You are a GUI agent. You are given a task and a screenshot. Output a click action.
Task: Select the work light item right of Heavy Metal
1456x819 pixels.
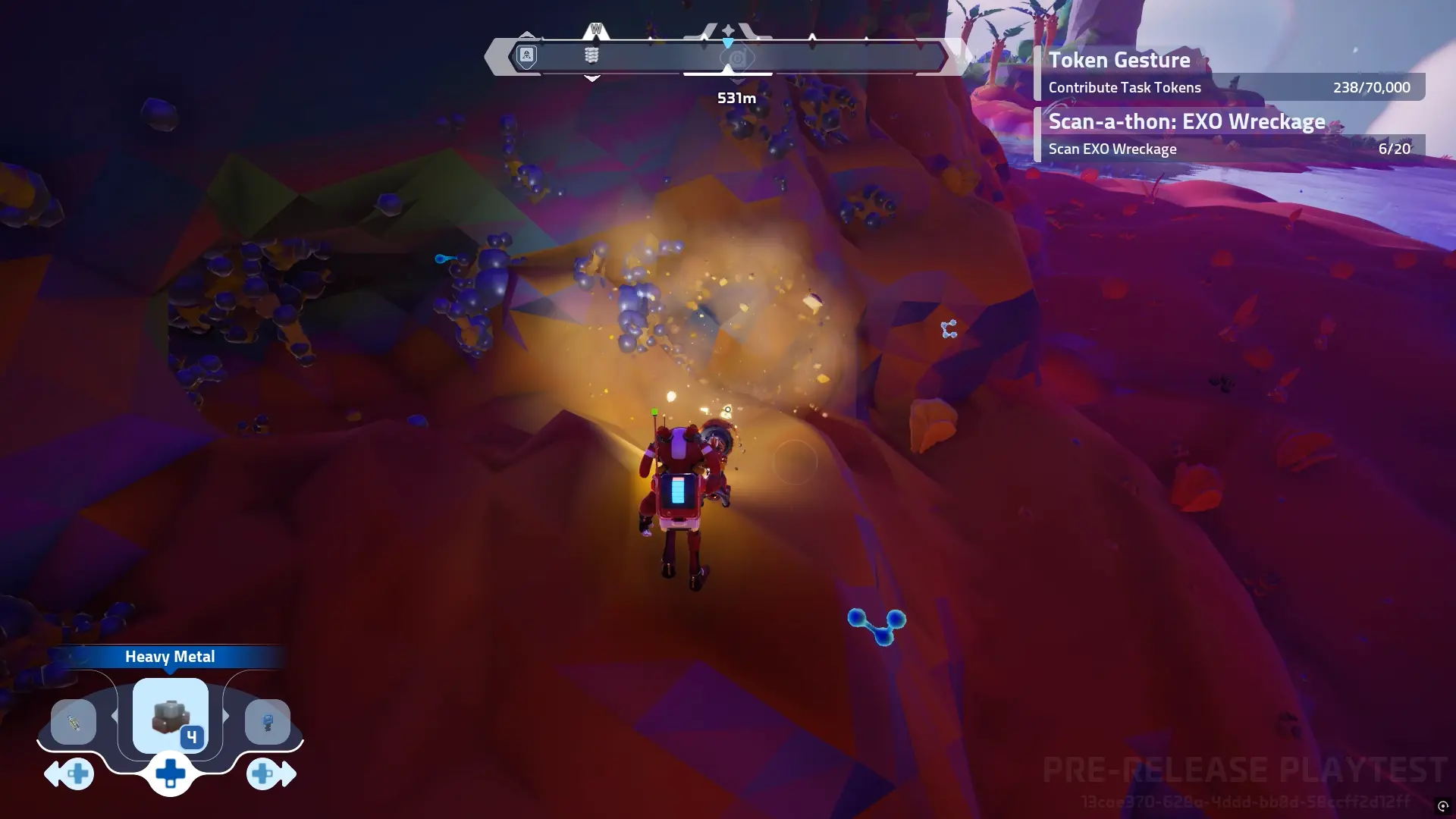point(268,722)
